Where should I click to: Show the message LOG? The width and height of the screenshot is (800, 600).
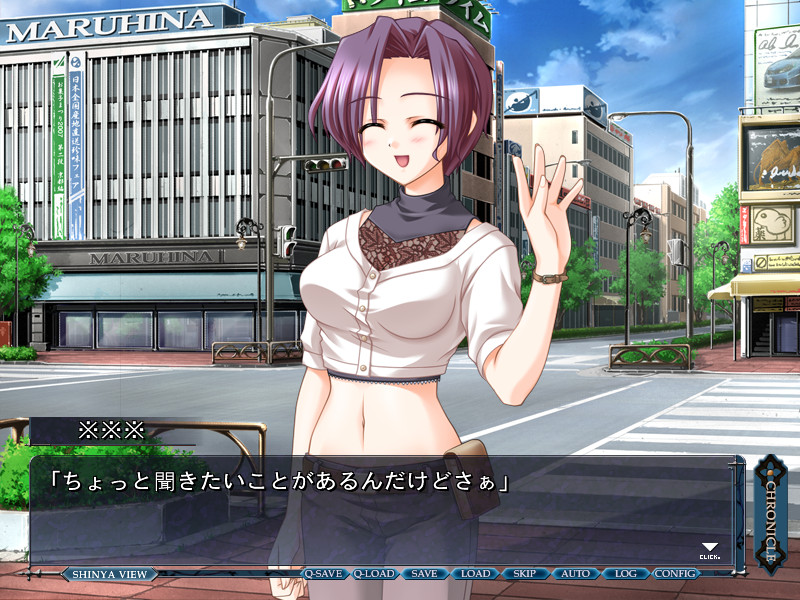(625, 574)
